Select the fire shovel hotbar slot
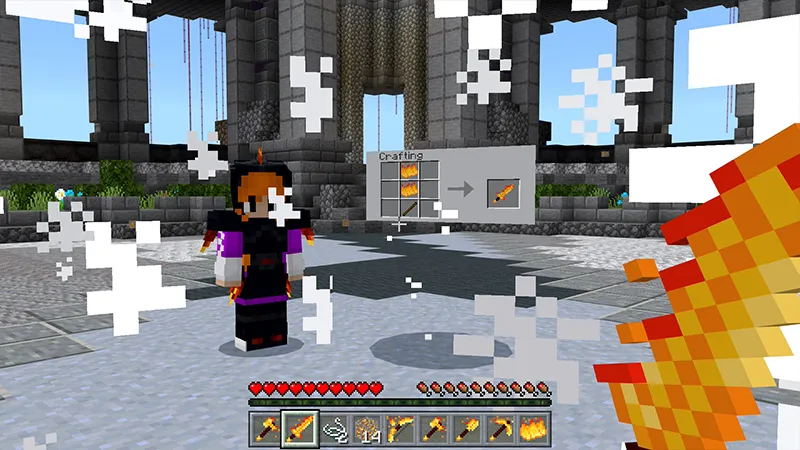Screen dimensions: 800x450 469,427
